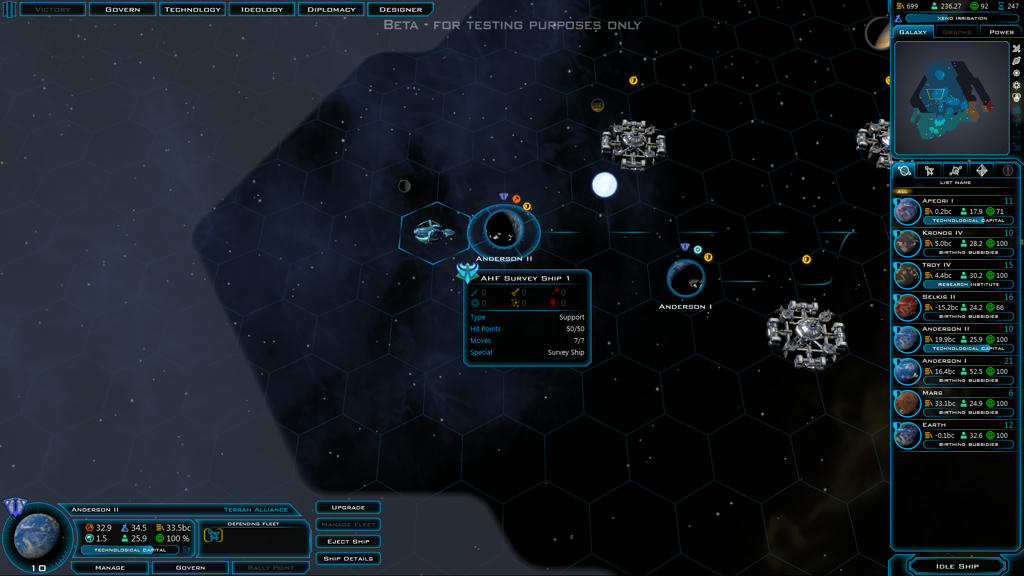1024x576 pixels.
Task: Select Troy IV in the planet list
Action: coord(954,275)
